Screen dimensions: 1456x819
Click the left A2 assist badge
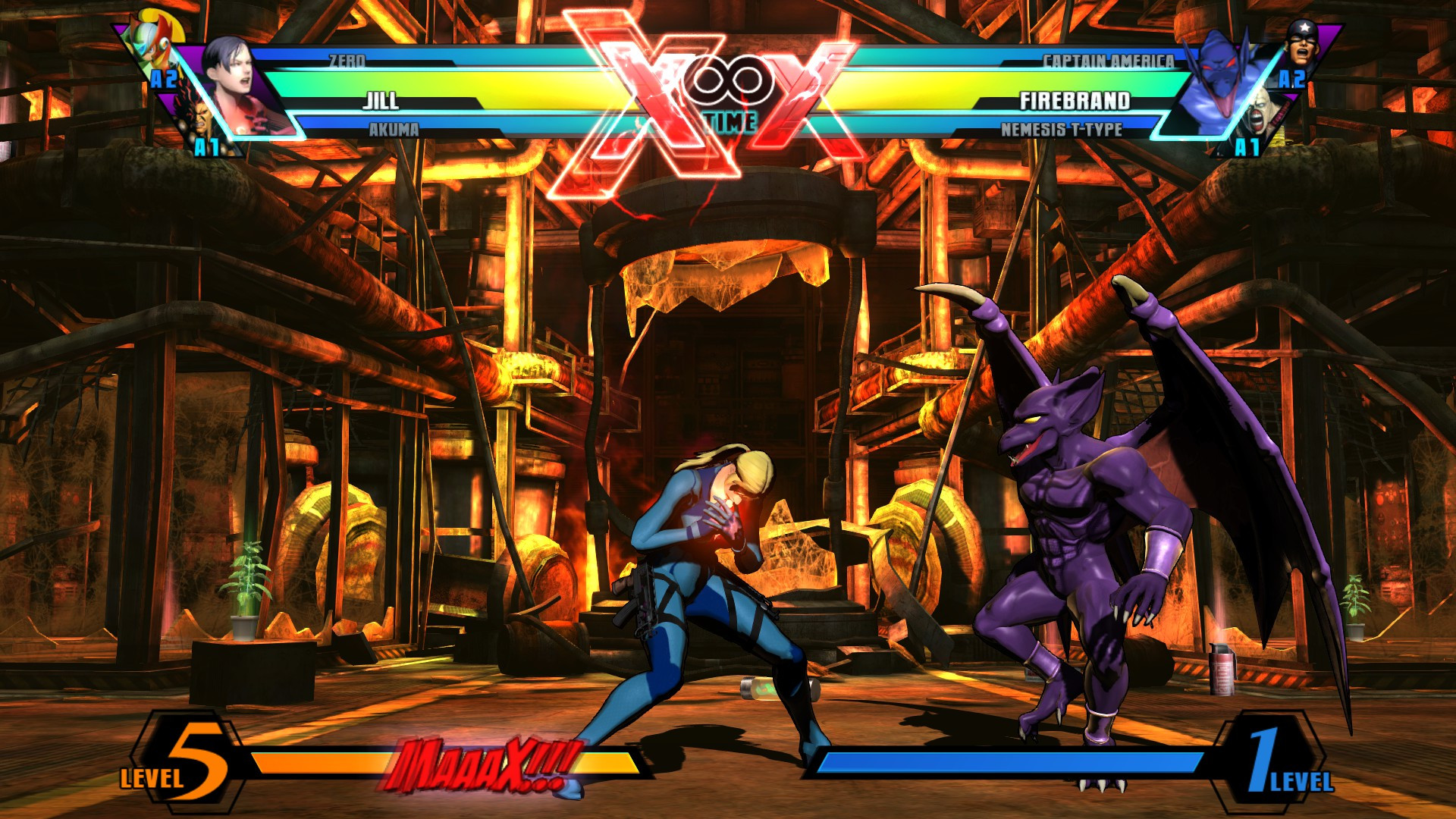click(164, 80)
